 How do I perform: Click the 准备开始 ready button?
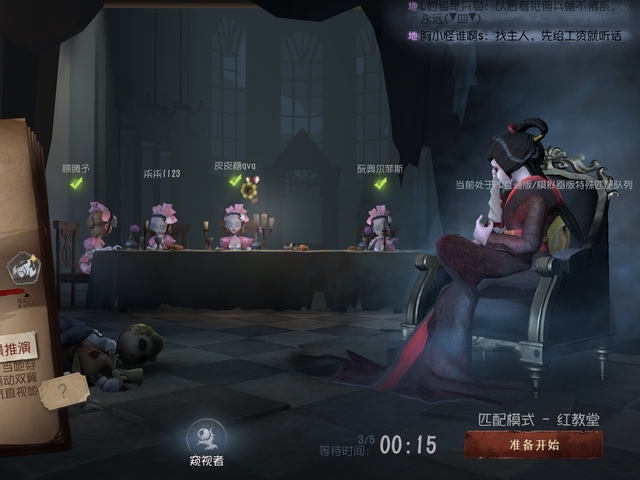pyautogui.click(x=533, y=445)
